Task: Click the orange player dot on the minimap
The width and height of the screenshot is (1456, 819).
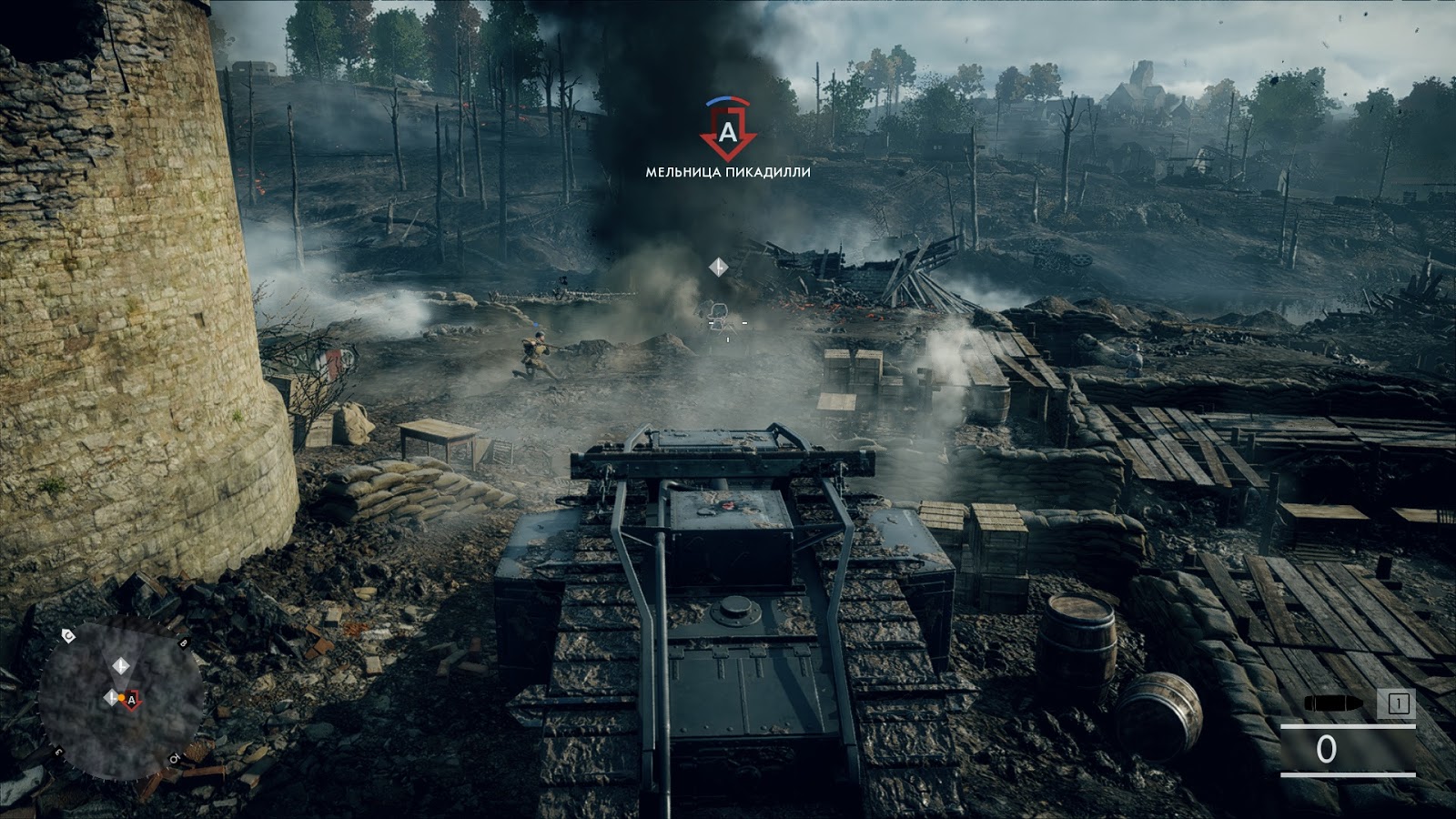Action: coord(122,697)
